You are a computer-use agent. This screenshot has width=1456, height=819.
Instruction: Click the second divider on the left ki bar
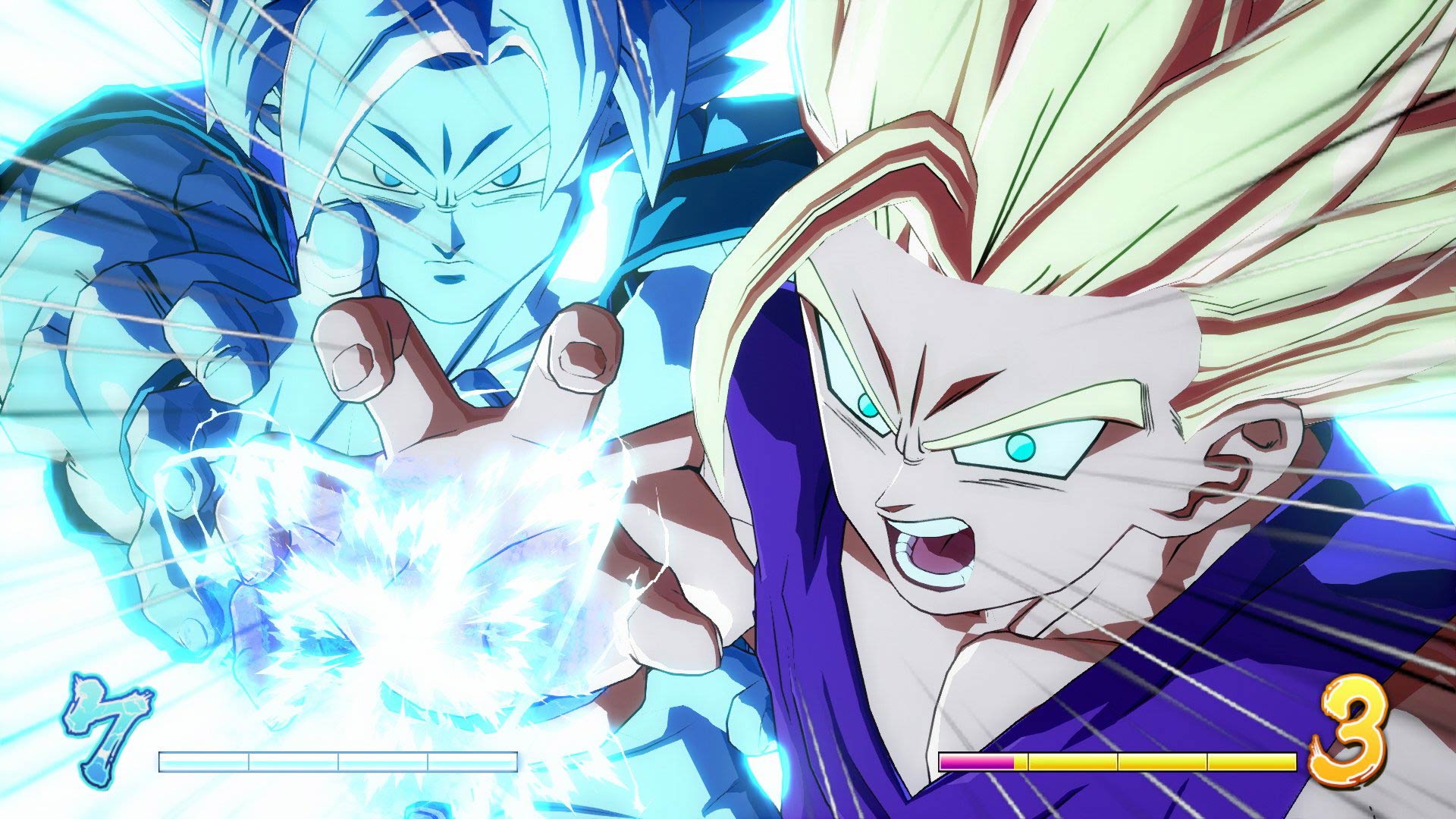pos(337,761)
